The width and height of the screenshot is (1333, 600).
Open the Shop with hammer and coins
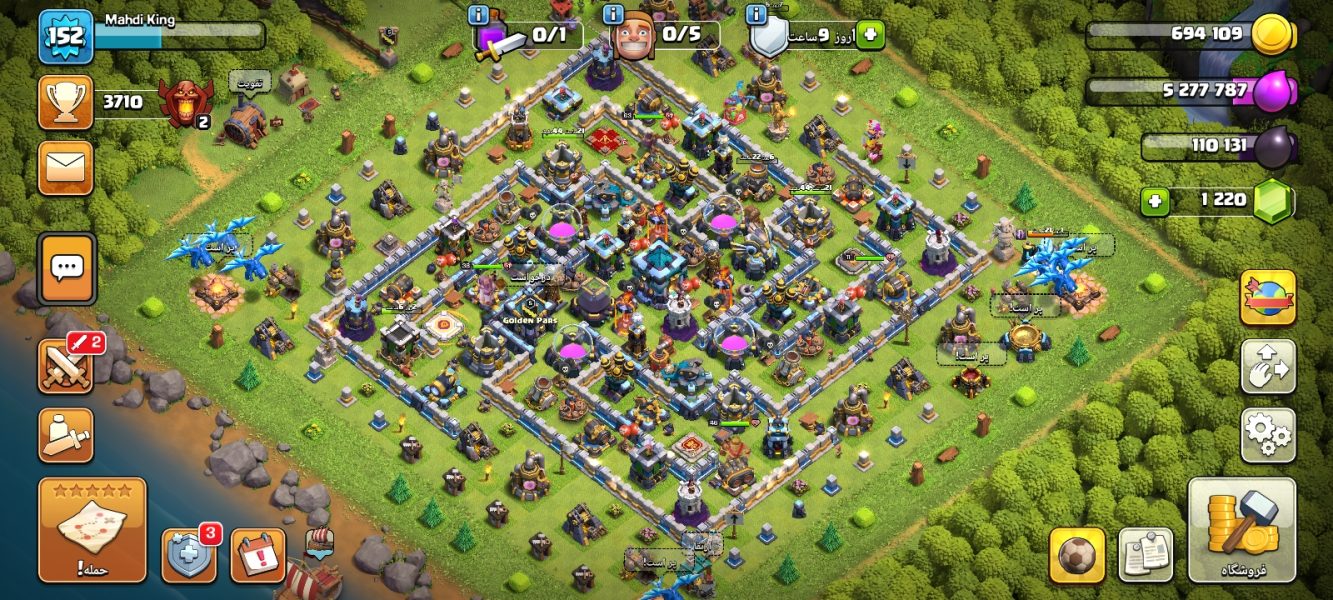1241,529
